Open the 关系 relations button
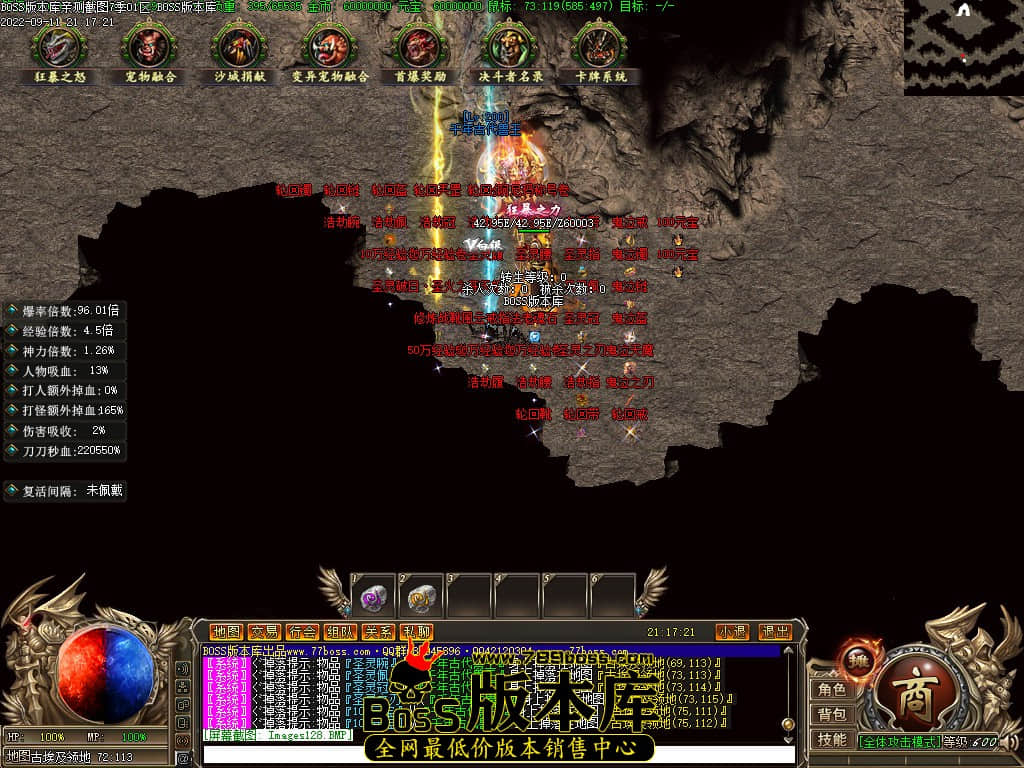The image size is (1024, 768). (x=378, y=632)
